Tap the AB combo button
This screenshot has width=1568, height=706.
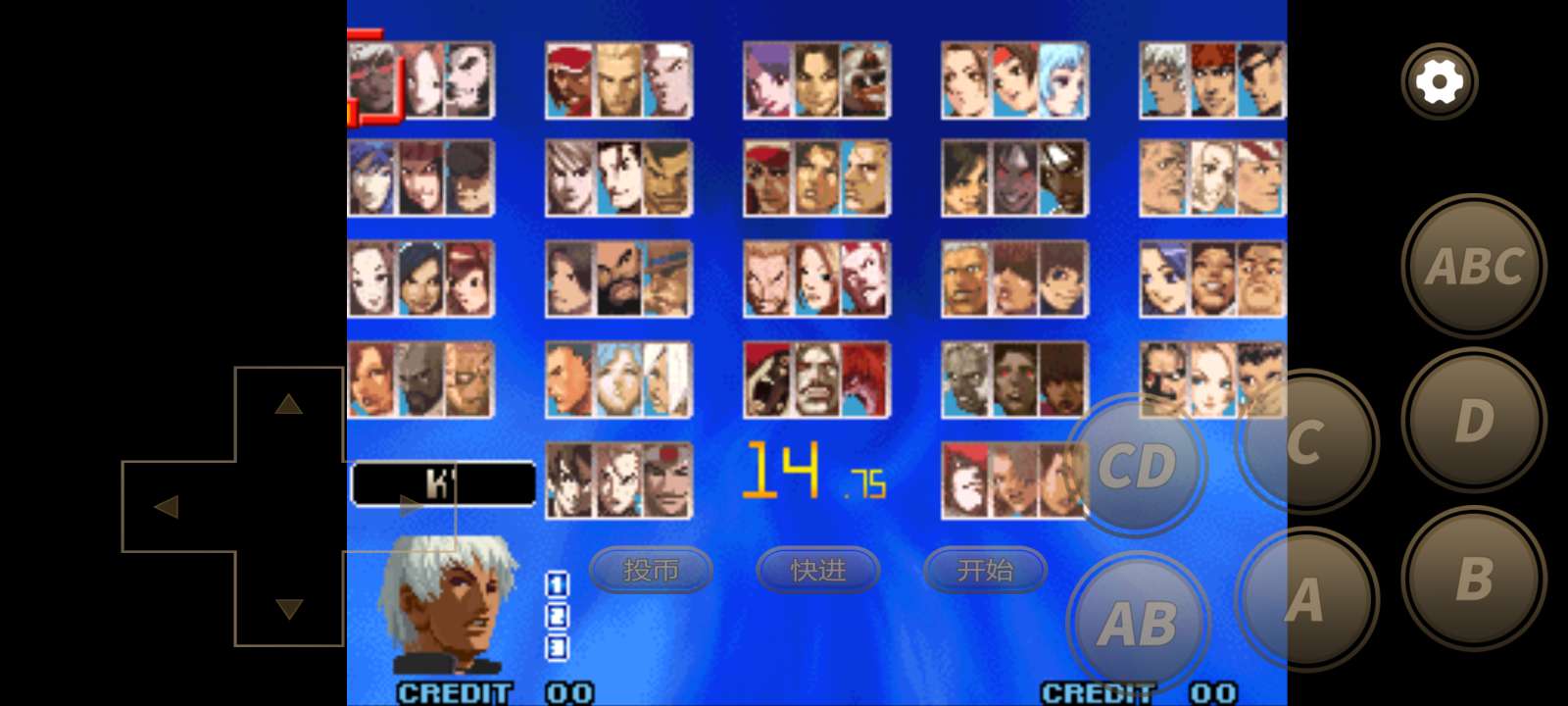pos(1137,624)
